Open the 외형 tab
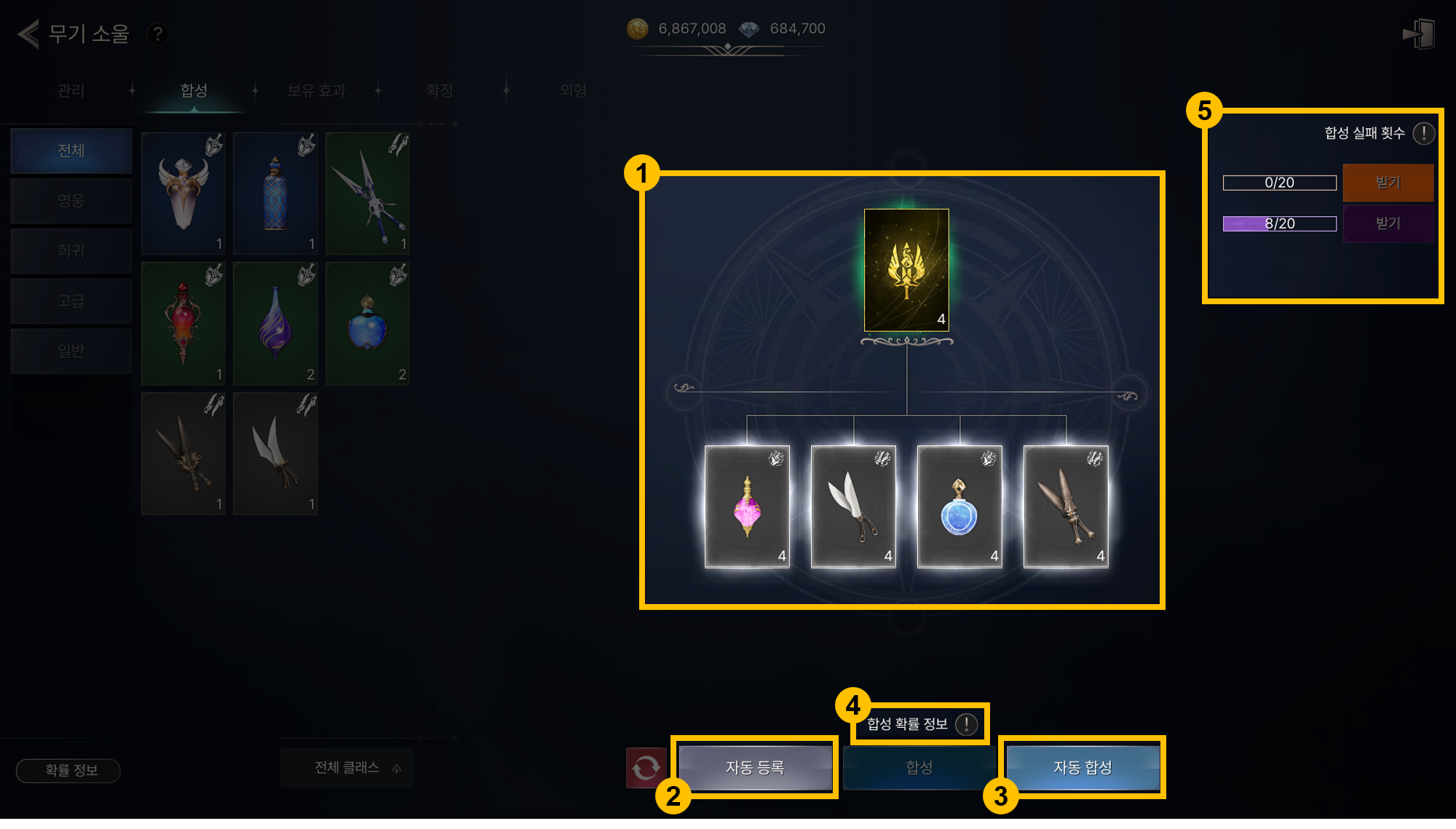 pos(573,90)
